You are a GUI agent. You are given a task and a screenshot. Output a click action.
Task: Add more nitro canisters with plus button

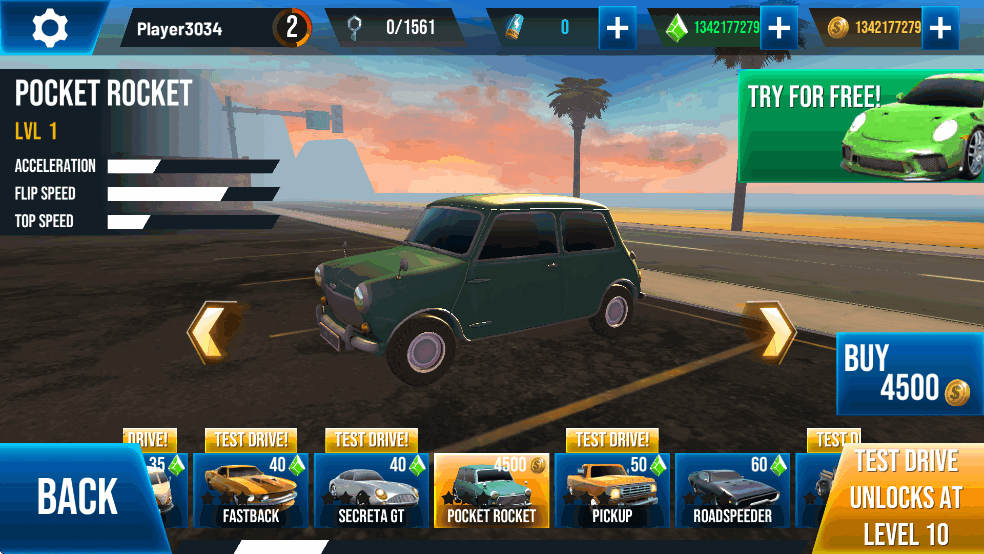click(x=618, y=28)
